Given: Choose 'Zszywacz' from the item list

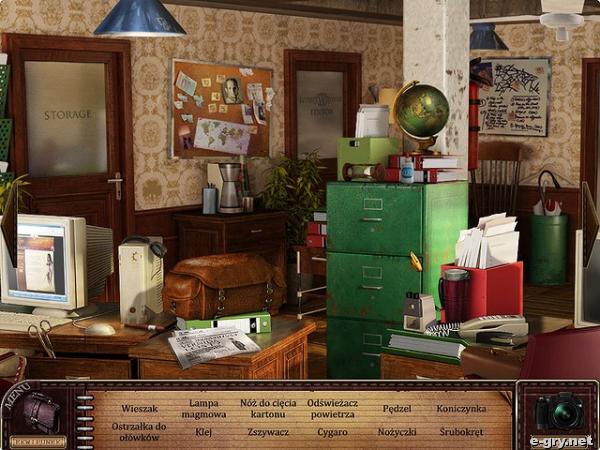Looking at the screenshot, I should tap(268, 432).
